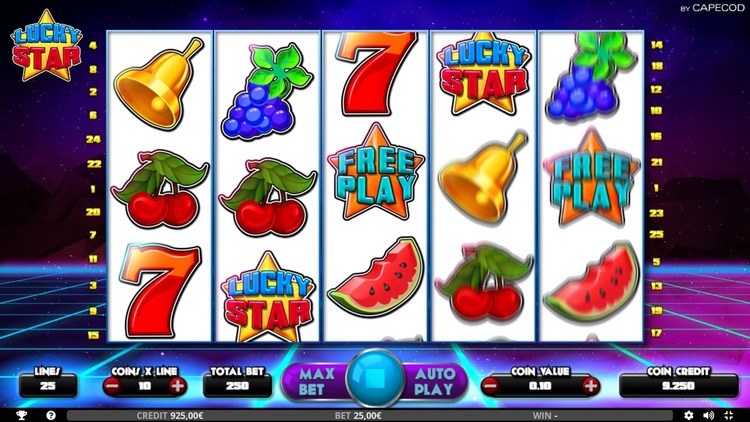Decrease coins per line with minus
The image size is (750, 422).
point(113,385)
